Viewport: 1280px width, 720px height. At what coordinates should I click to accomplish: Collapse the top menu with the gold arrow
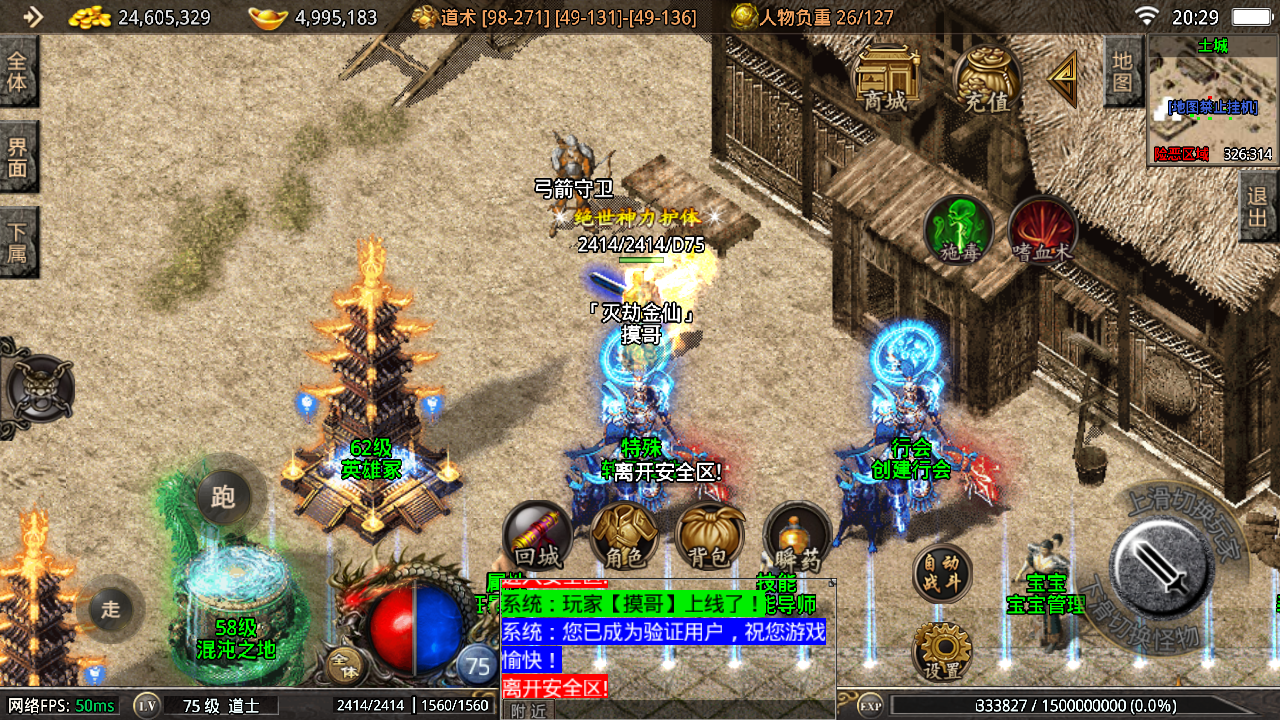(1063, 78)
